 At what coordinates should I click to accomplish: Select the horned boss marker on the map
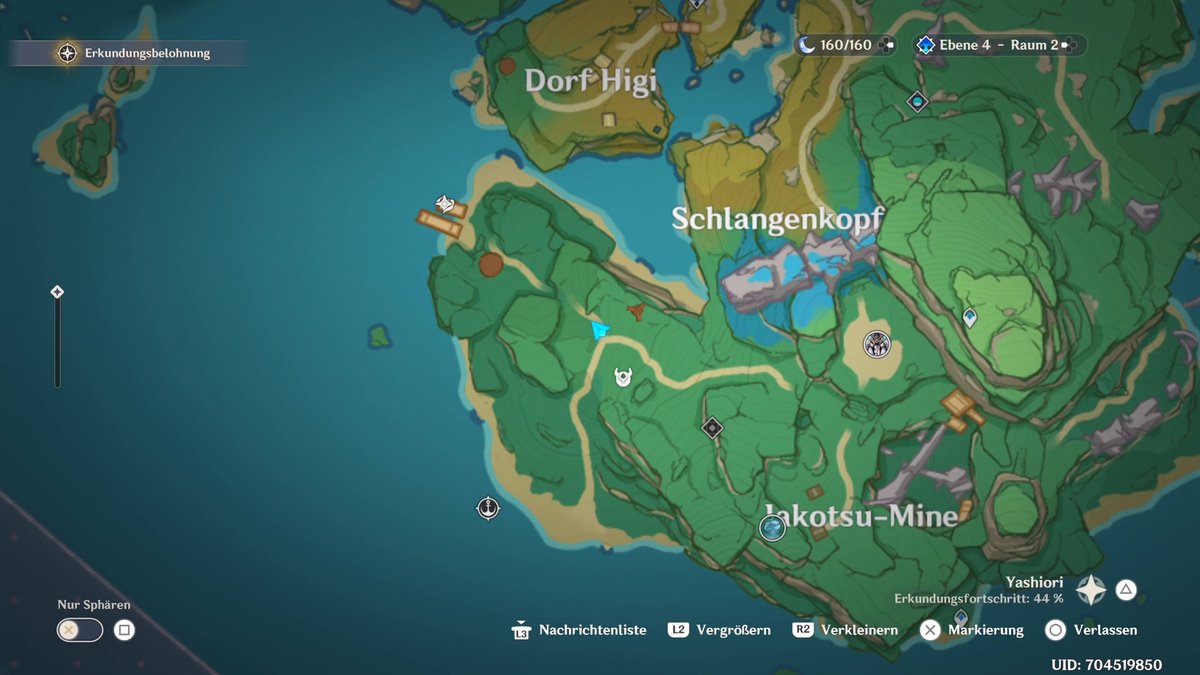(624, 377)
